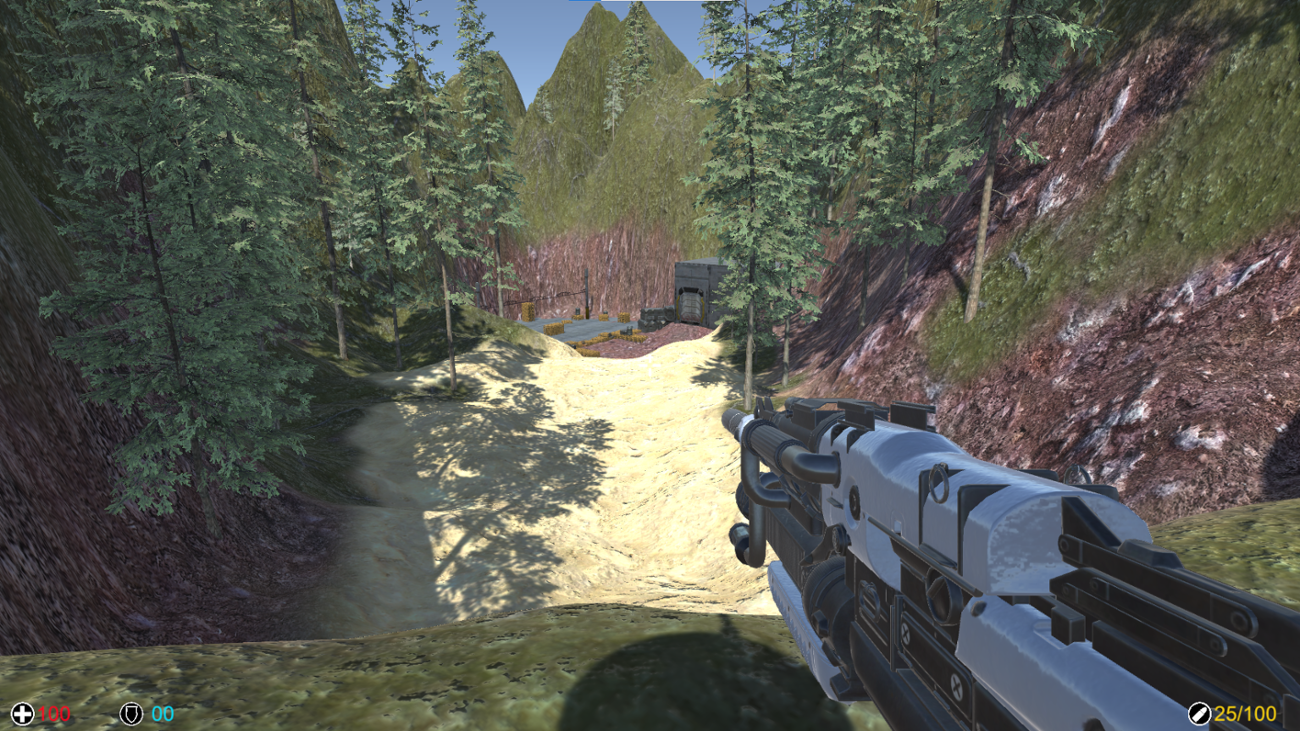The height and width of the screenshot is (731, 1300).
Task: Click the bullet ammo icon
Action: pyautogui.click(x=1202, y=713)
